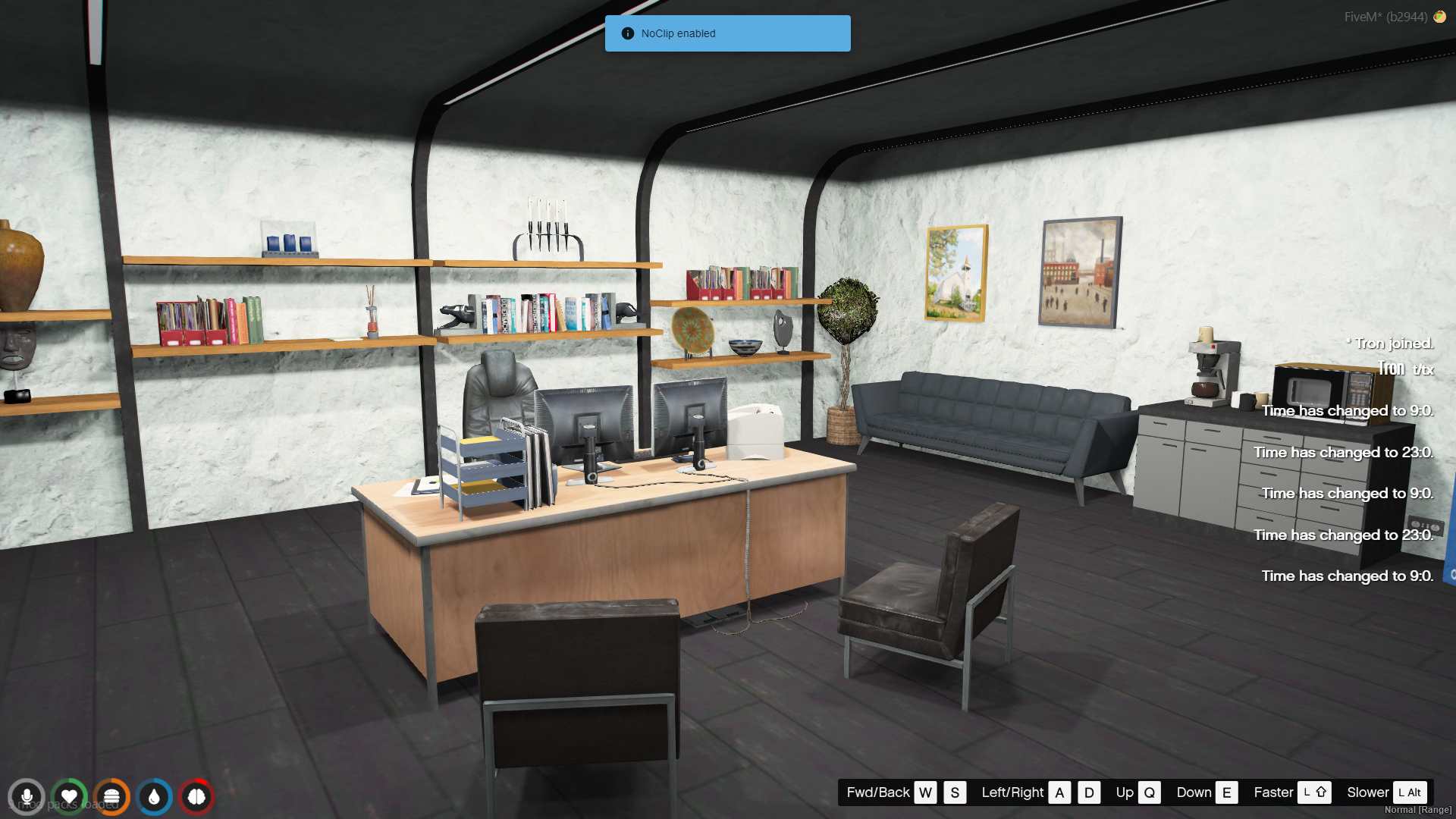Select the water drop thirst icon

[155, 797]
